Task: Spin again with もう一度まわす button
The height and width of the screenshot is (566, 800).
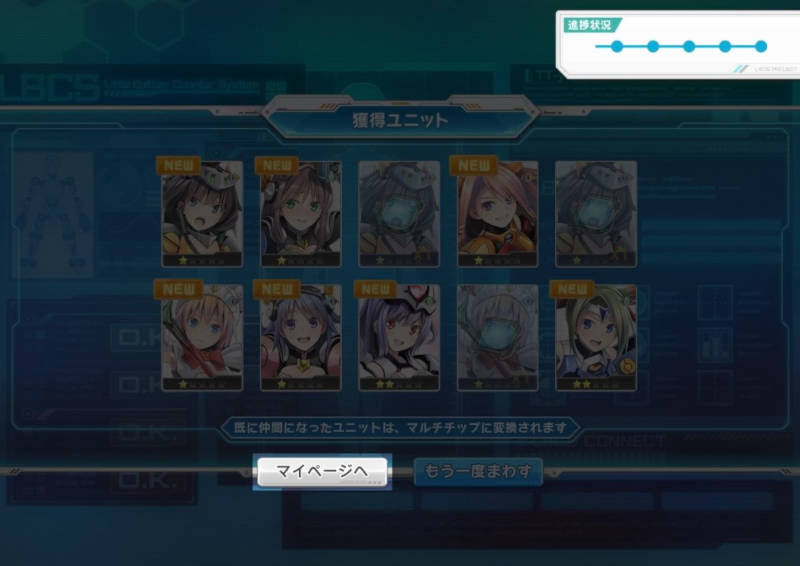Action: [477, 471]
